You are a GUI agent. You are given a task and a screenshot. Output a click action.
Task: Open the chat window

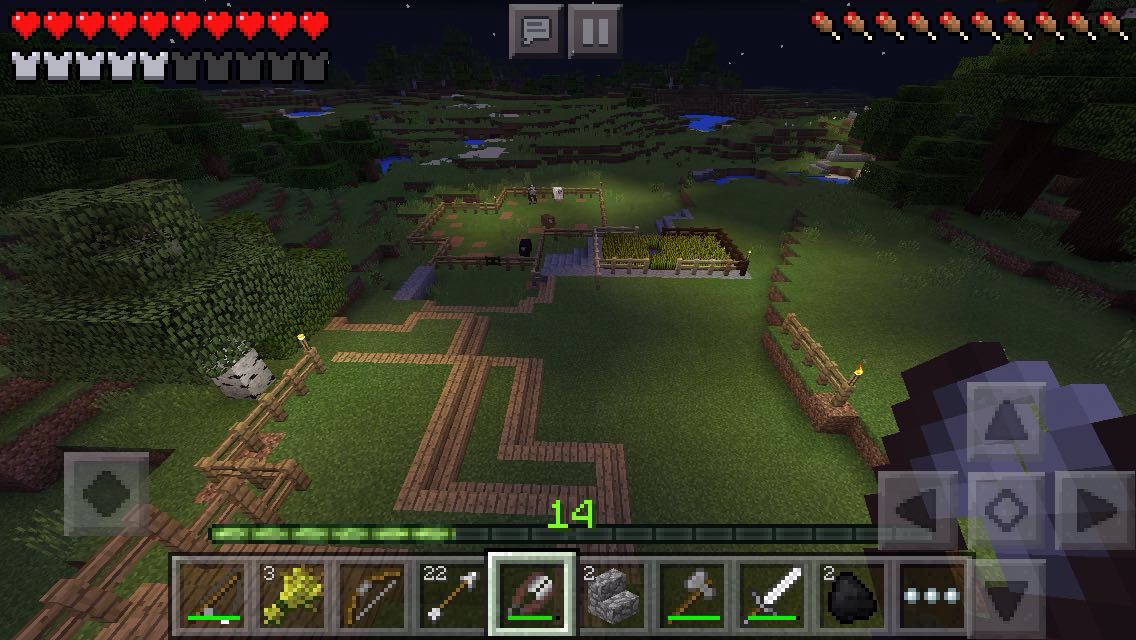(534, 31)
